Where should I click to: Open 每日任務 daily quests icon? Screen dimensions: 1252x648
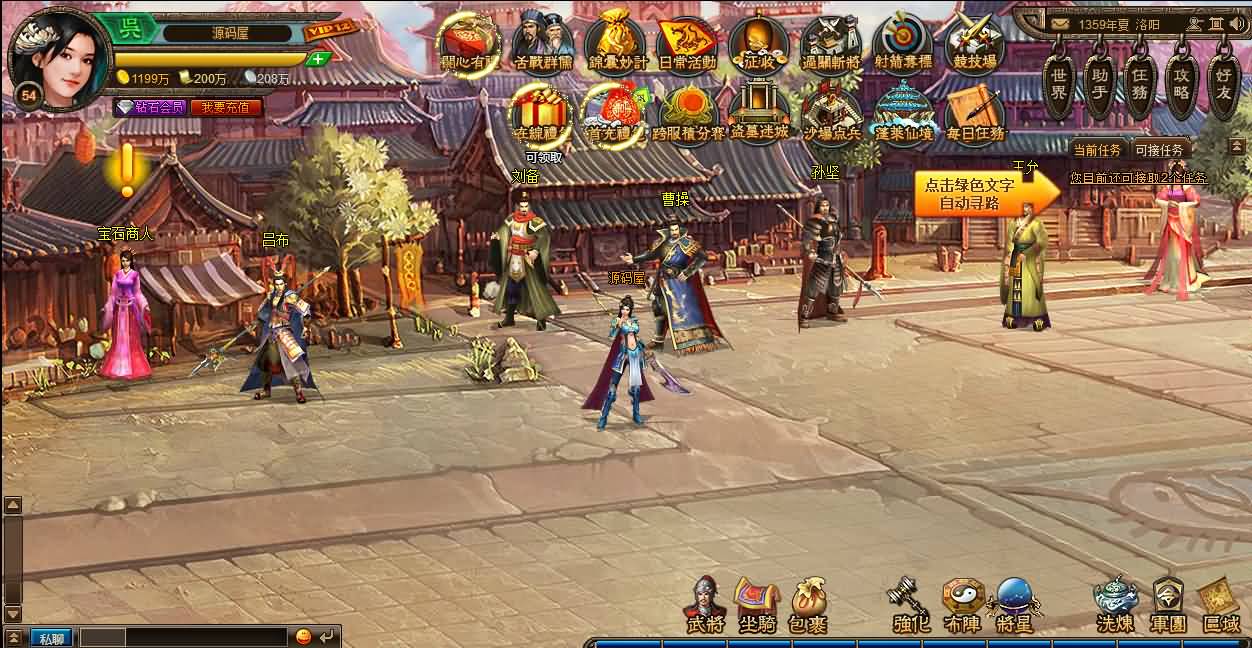pyautogui.click(x=975, y=115)
